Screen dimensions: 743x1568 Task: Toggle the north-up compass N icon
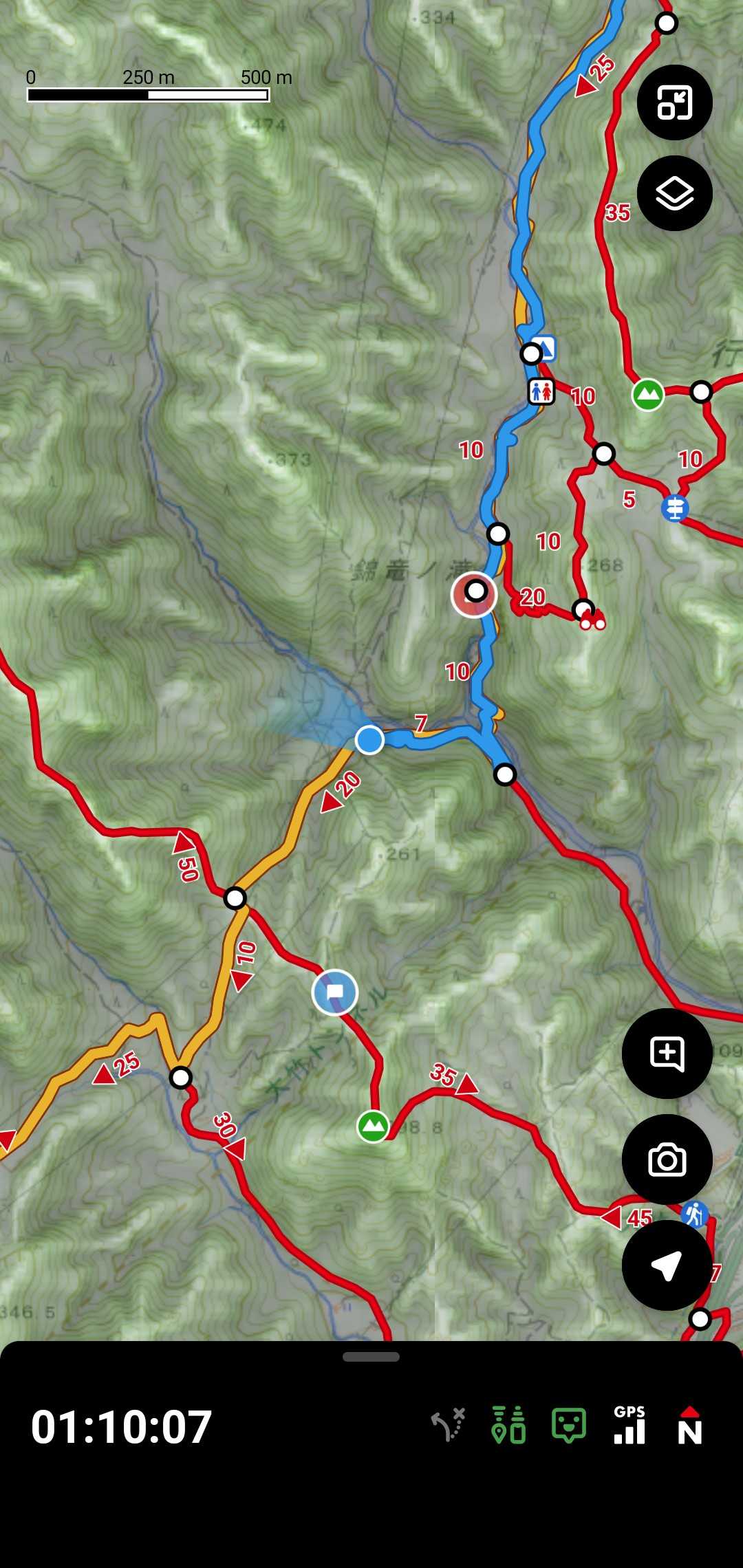point(689,1425)
